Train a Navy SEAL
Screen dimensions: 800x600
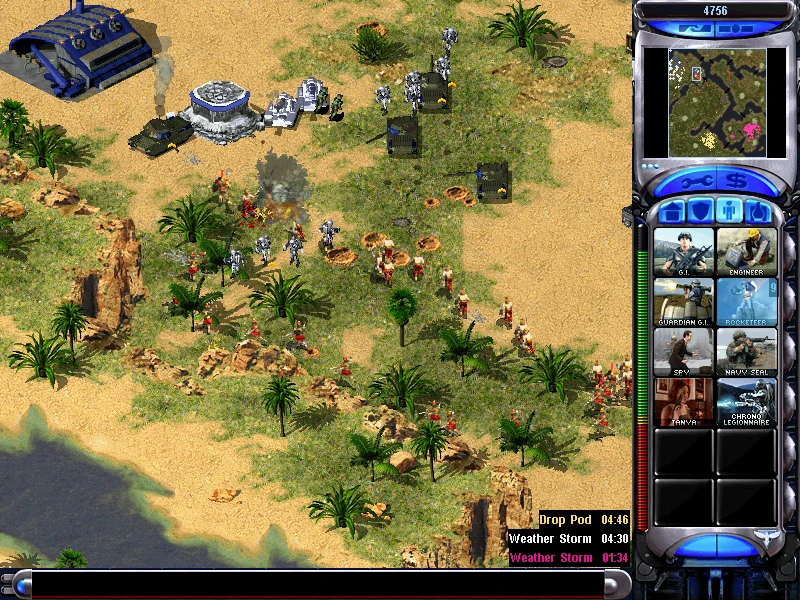[x=746, y=351]
